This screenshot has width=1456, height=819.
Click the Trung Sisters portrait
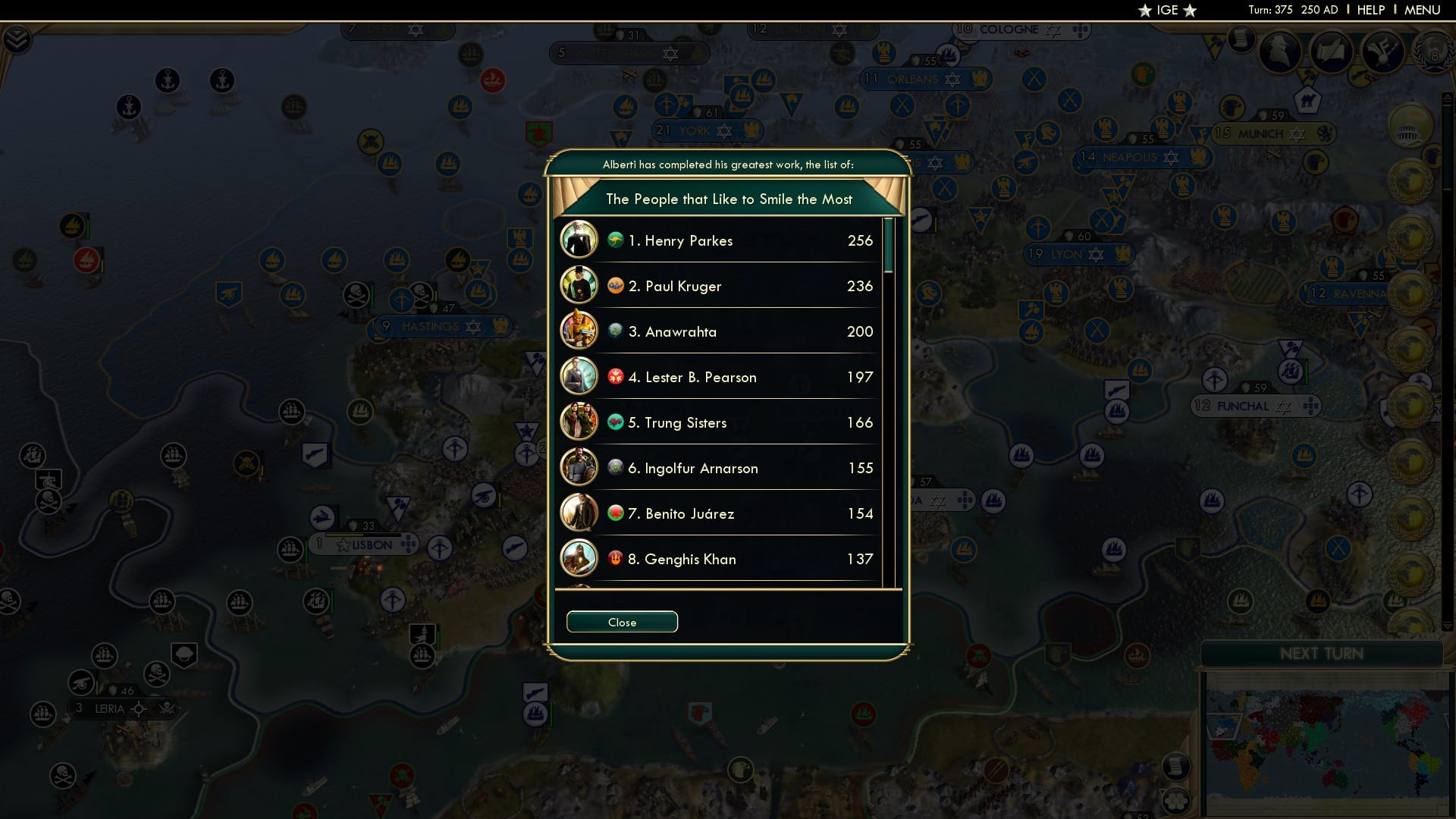[x=579, y=422]
